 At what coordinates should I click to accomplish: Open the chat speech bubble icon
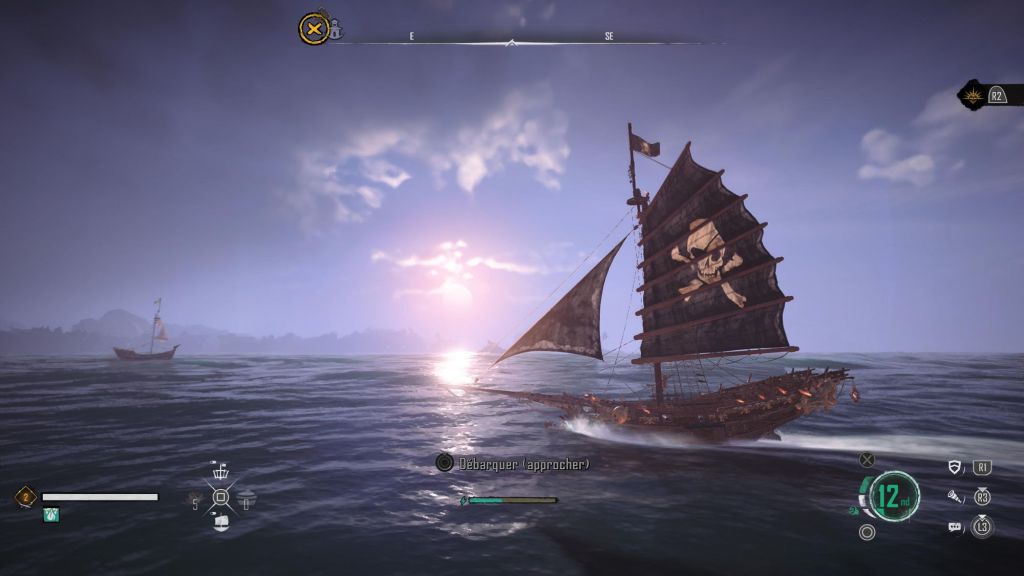956,526
